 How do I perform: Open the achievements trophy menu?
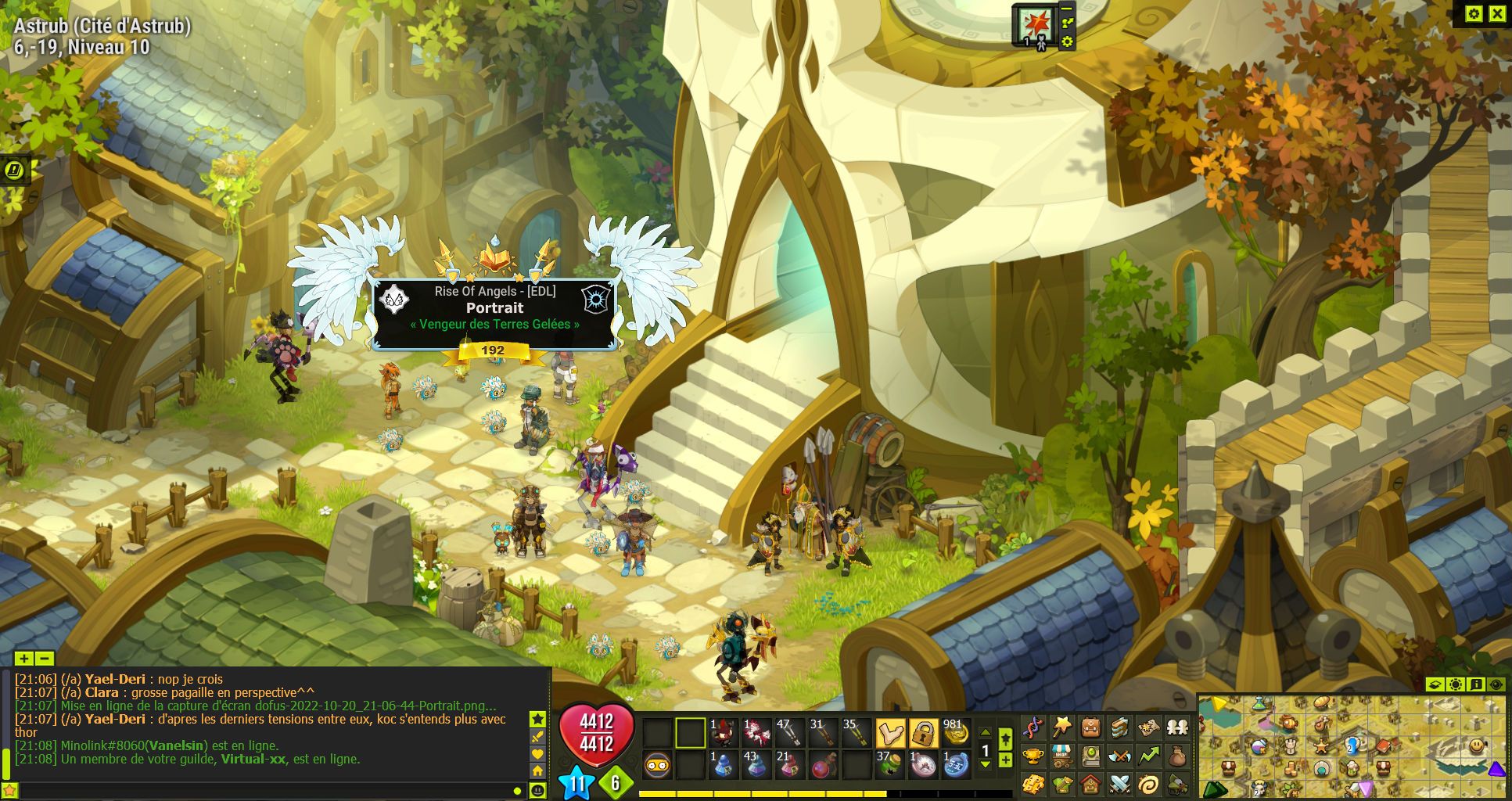tap(1033, 756)
